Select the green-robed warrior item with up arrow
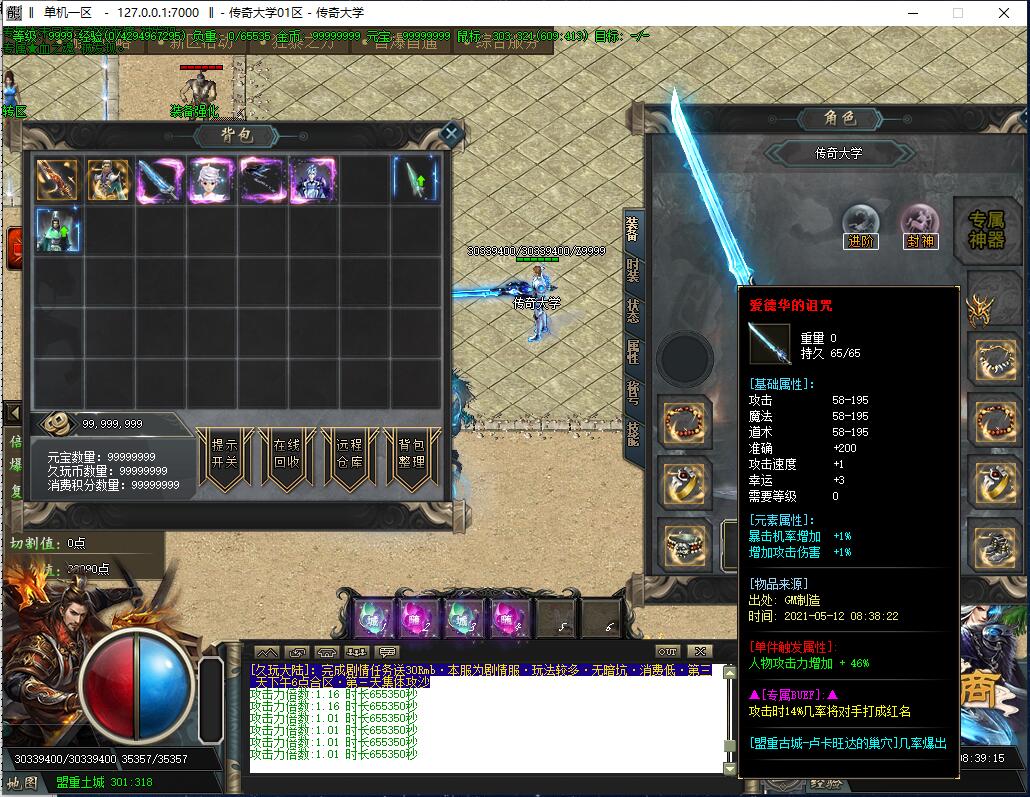This screenshot has width=1030, height=797. click(x=58, y=230)
